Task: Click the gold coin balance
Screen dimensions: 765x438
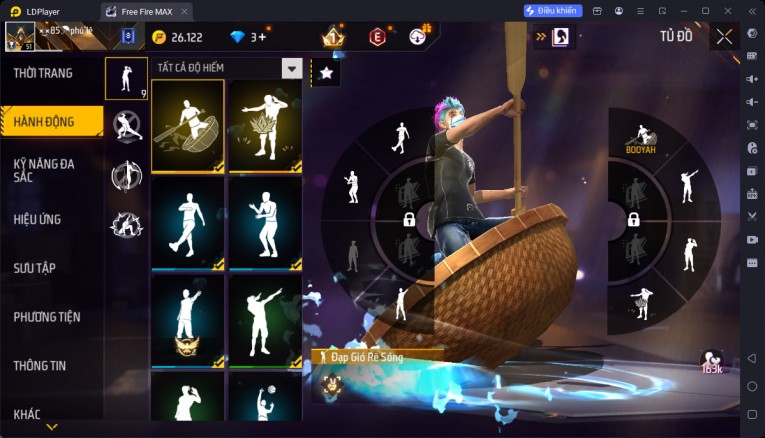Action: pos(178,37)
